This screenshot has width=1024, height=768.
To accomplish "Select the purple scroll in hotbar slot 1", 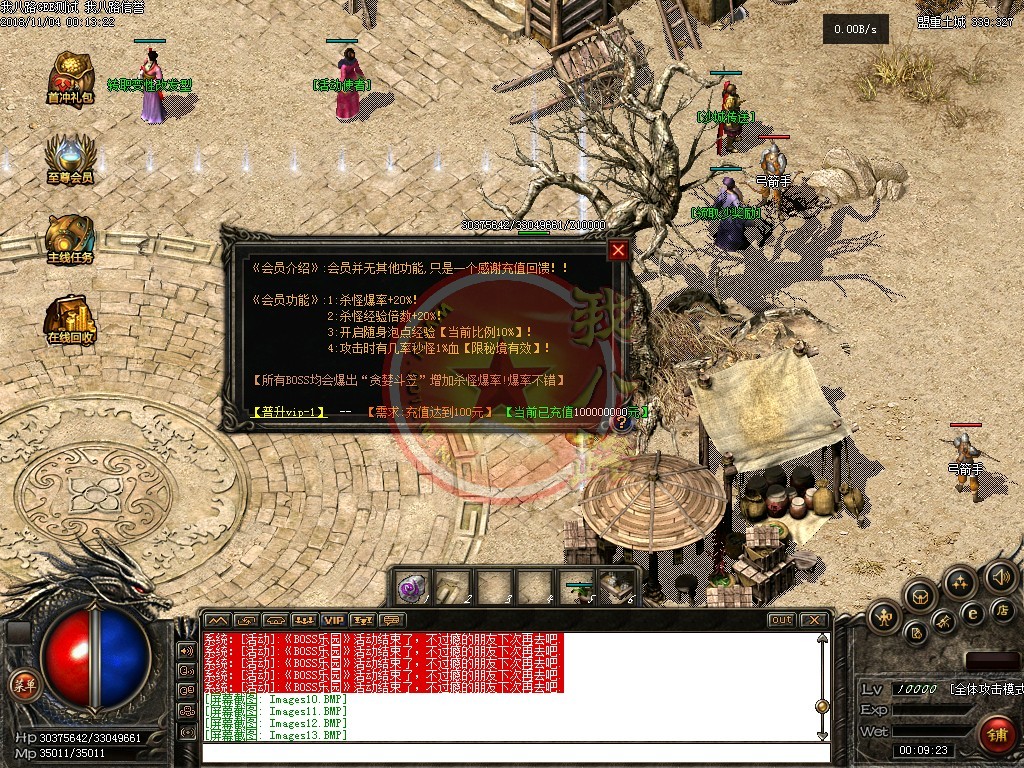I will (x=412, y=587).
